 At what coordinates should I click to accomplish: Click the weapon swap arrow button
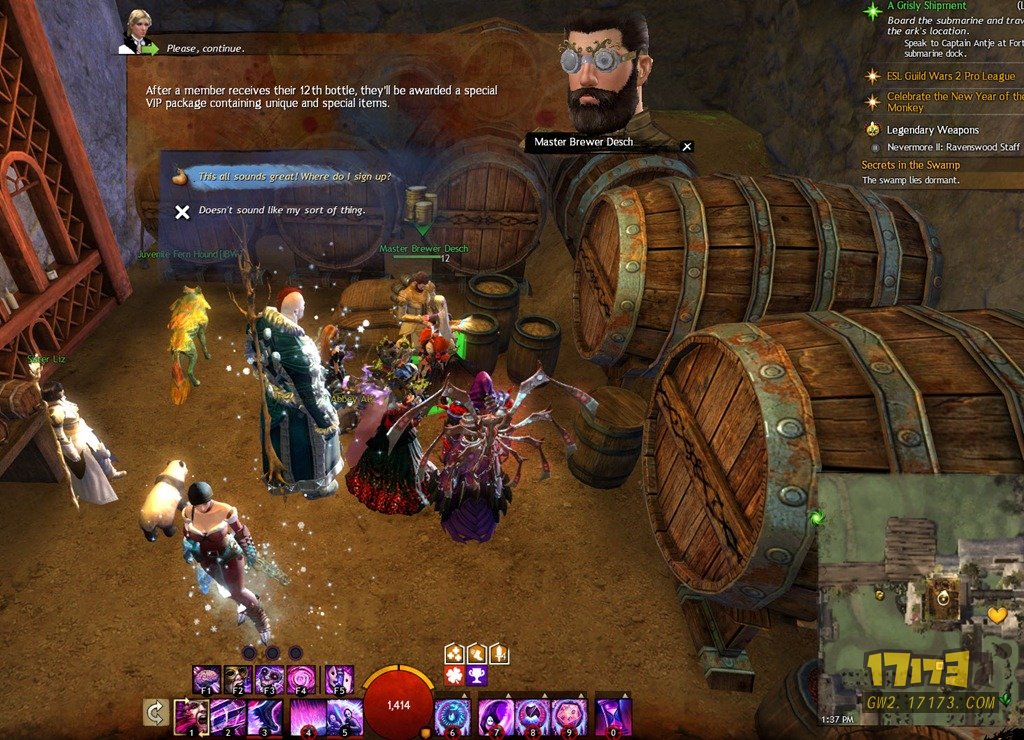click(155, 713)
